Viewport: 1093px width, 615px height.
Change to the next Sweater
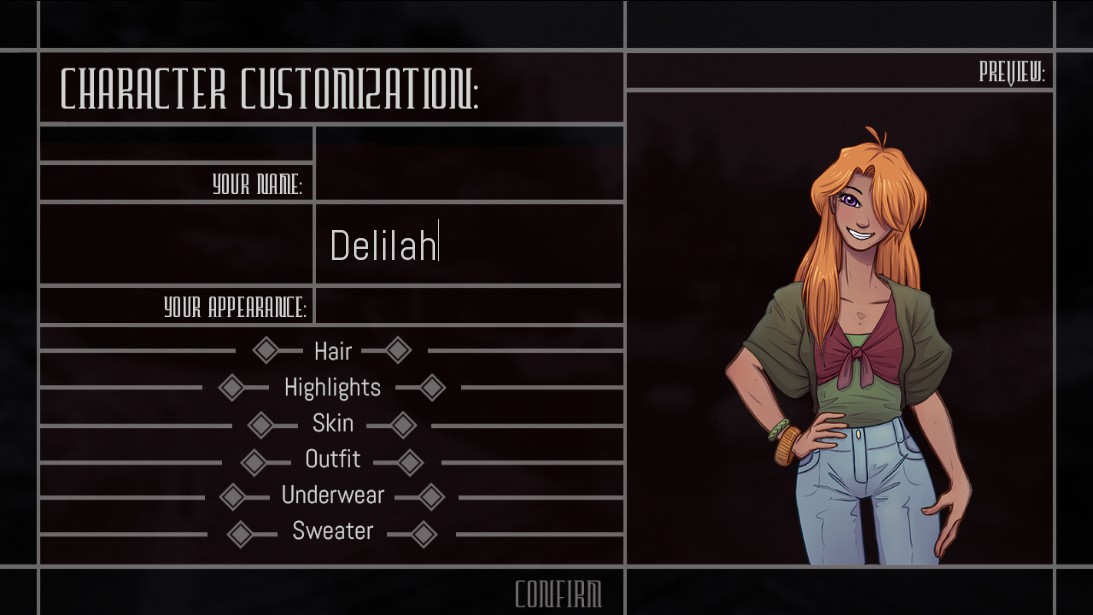[424, 533]
